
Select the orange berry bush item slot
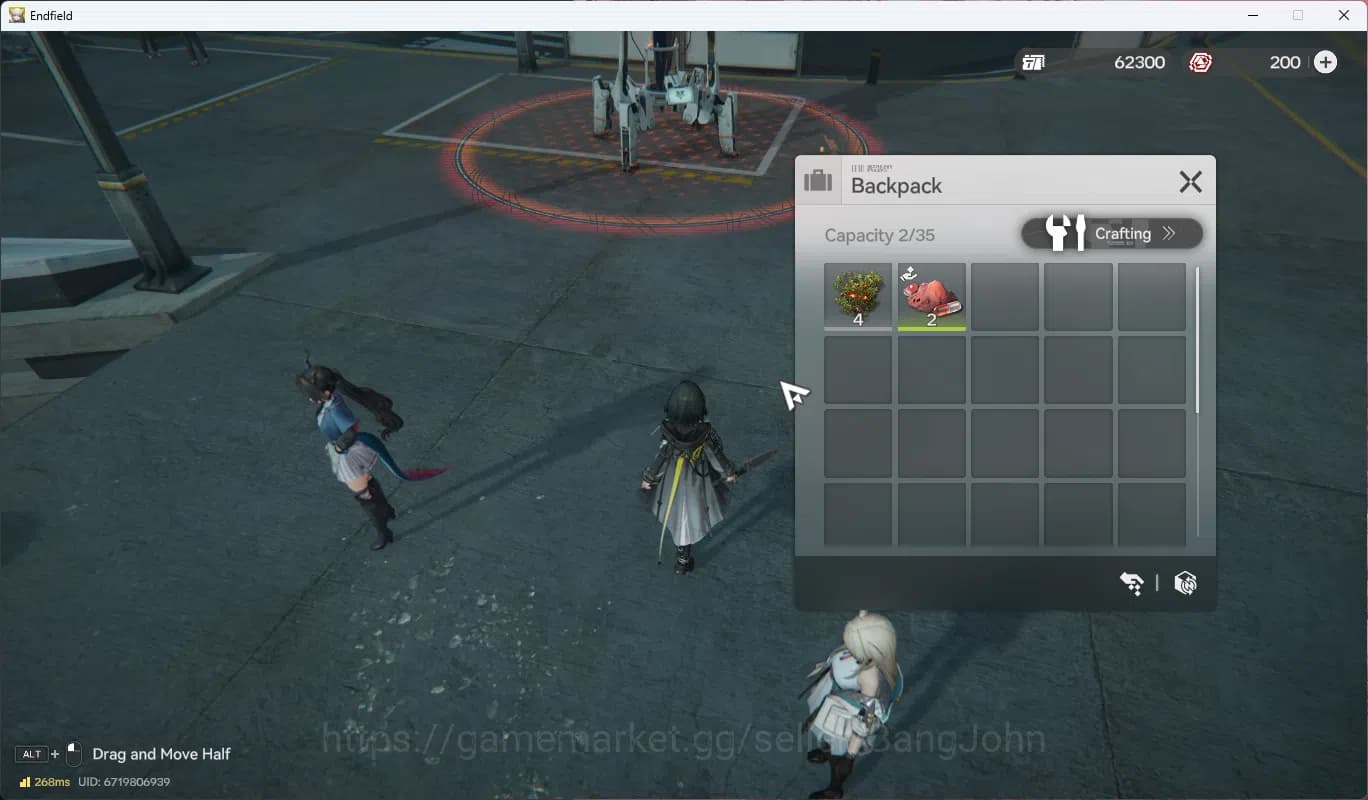(858, 296)
